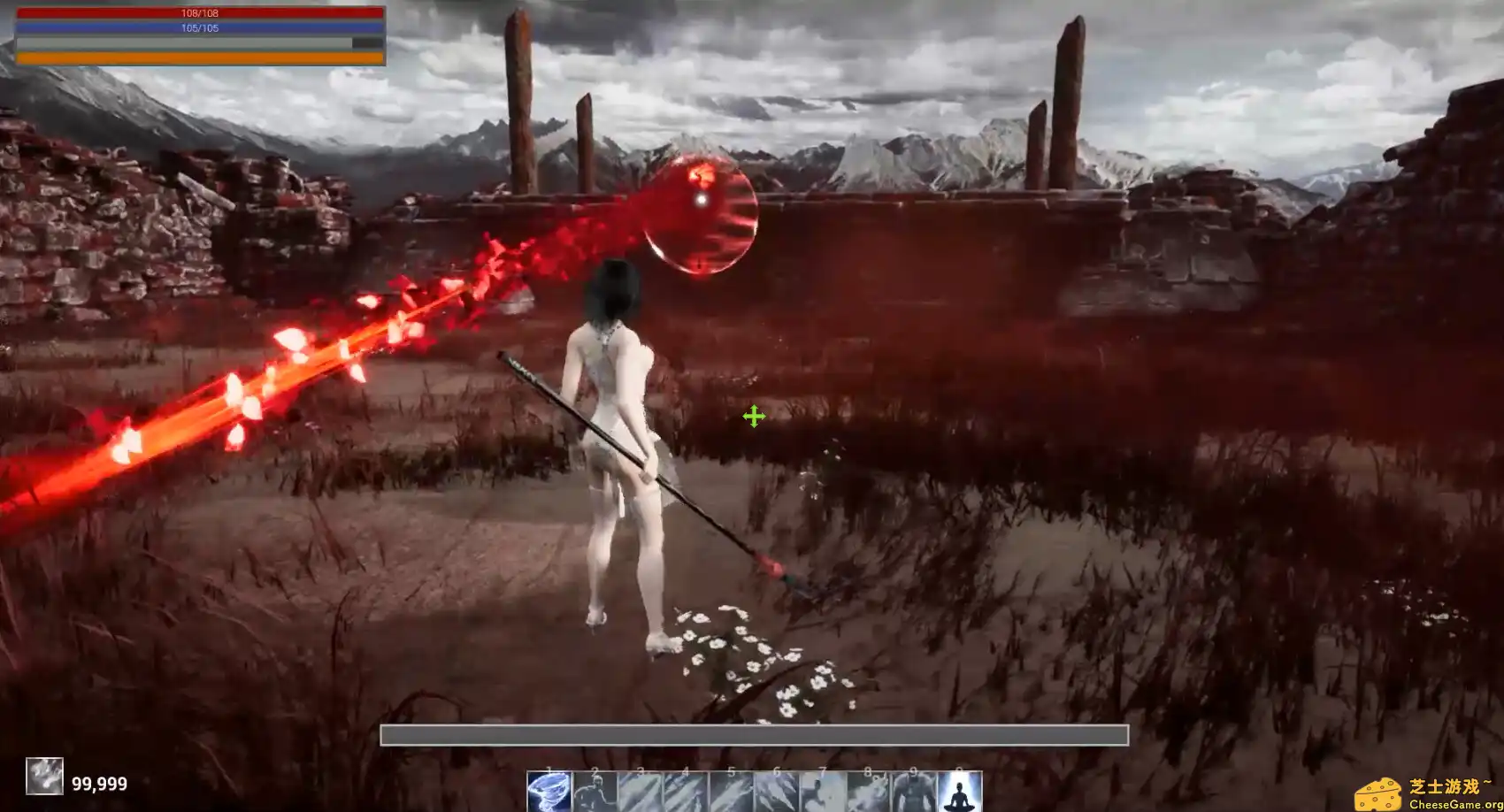Click the green crosshair at screen center

point(755,416)
